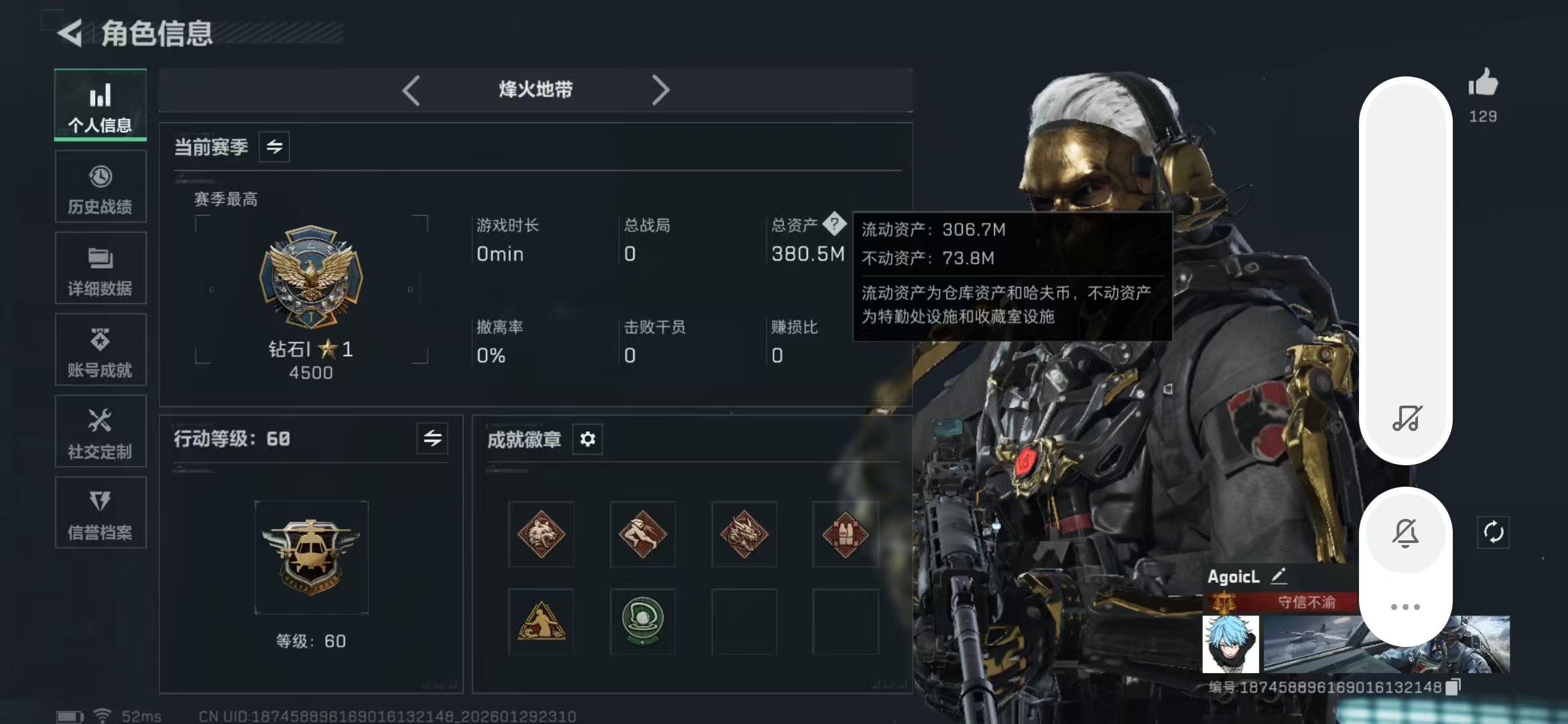
Task: Open the 详细数据 section
Action: [100, 268]
